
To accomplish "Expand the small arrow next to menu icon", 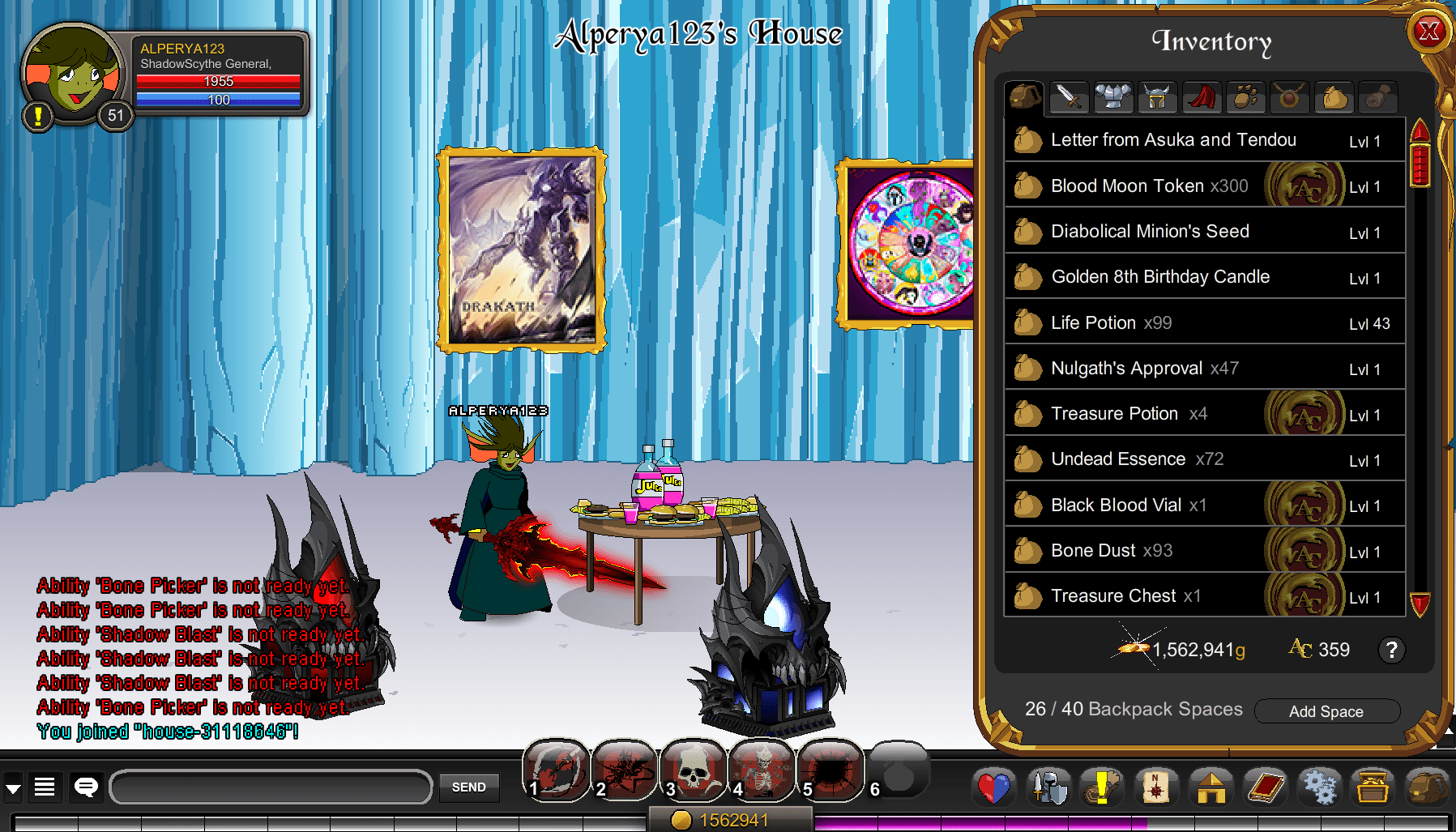I will click(x=12, y=787).
